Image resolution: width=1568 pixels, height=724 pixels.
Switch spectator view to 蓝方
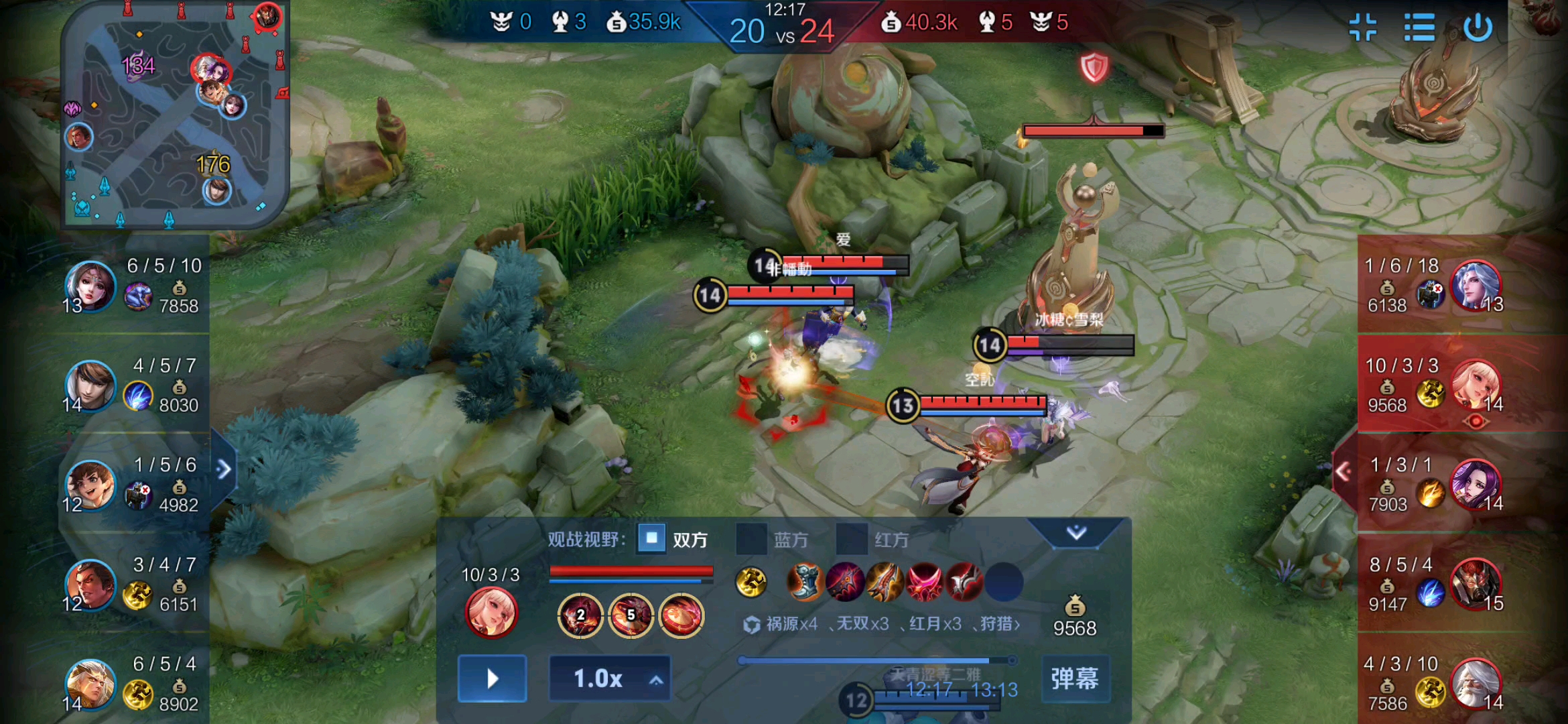(752, 540)
